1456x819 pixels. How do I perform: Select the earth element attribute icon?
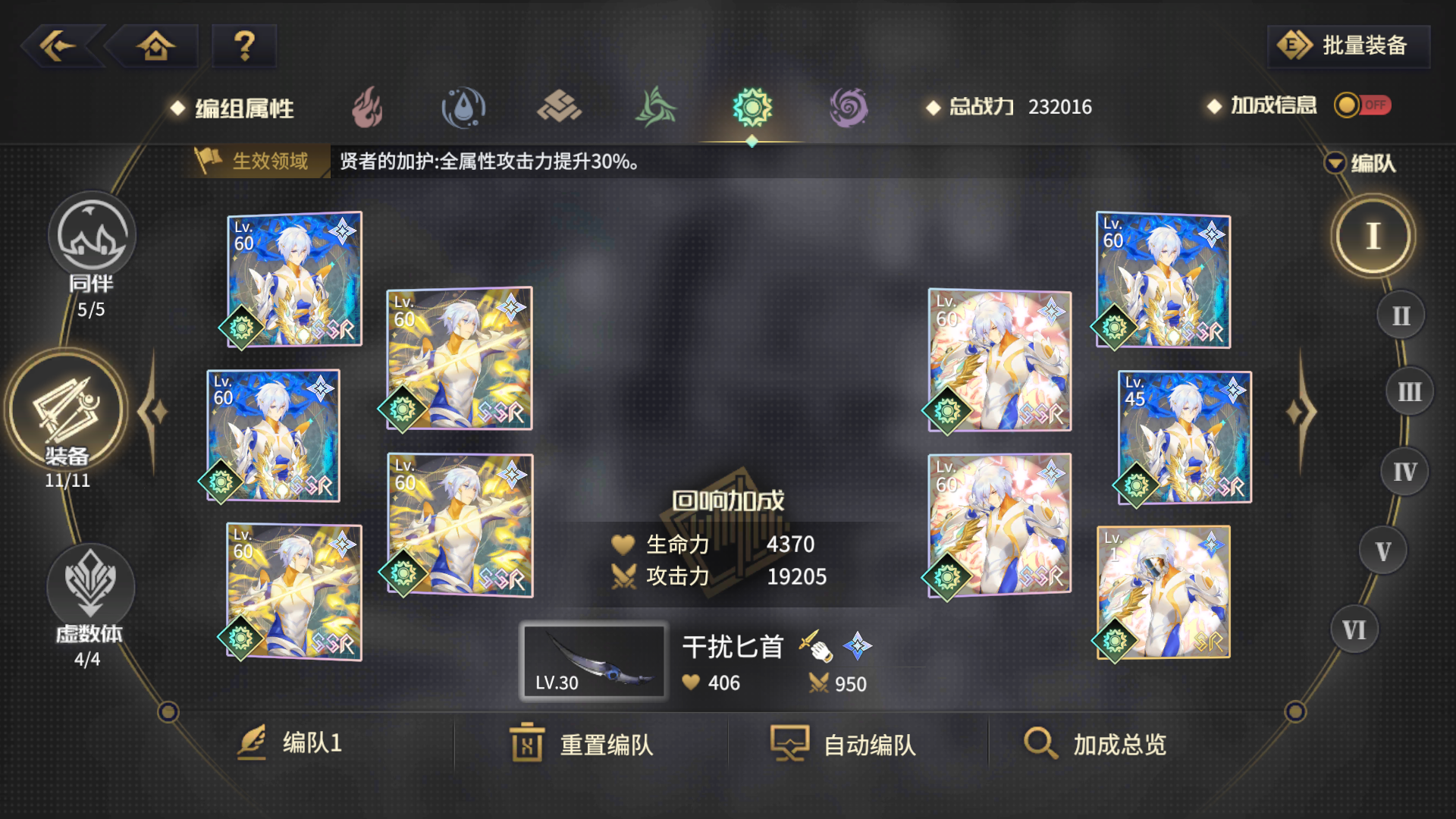(x=559, y=108)
